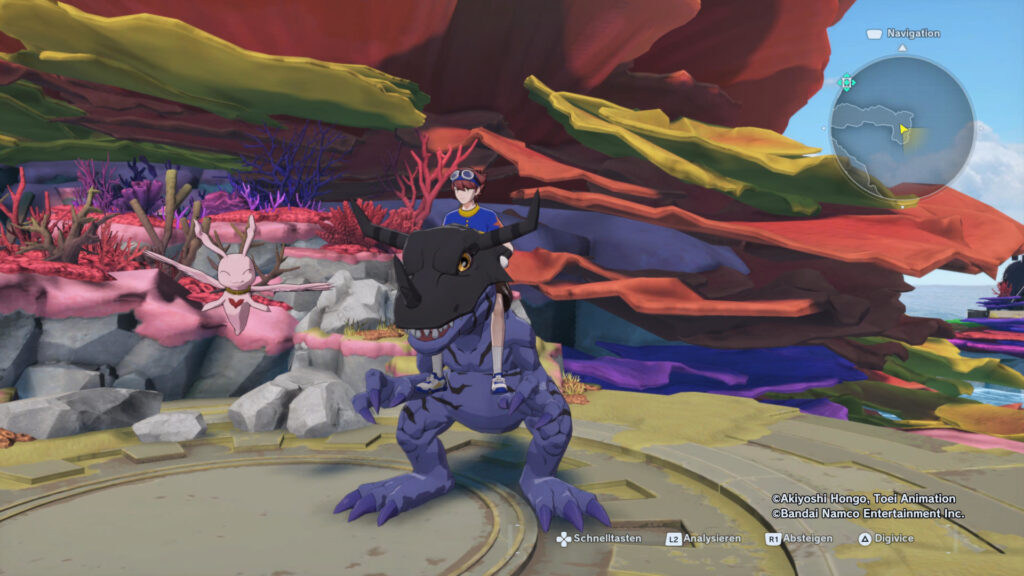The image size is (1024, 576).
Task: Open the circular navigation minimap
Action: 901,127
